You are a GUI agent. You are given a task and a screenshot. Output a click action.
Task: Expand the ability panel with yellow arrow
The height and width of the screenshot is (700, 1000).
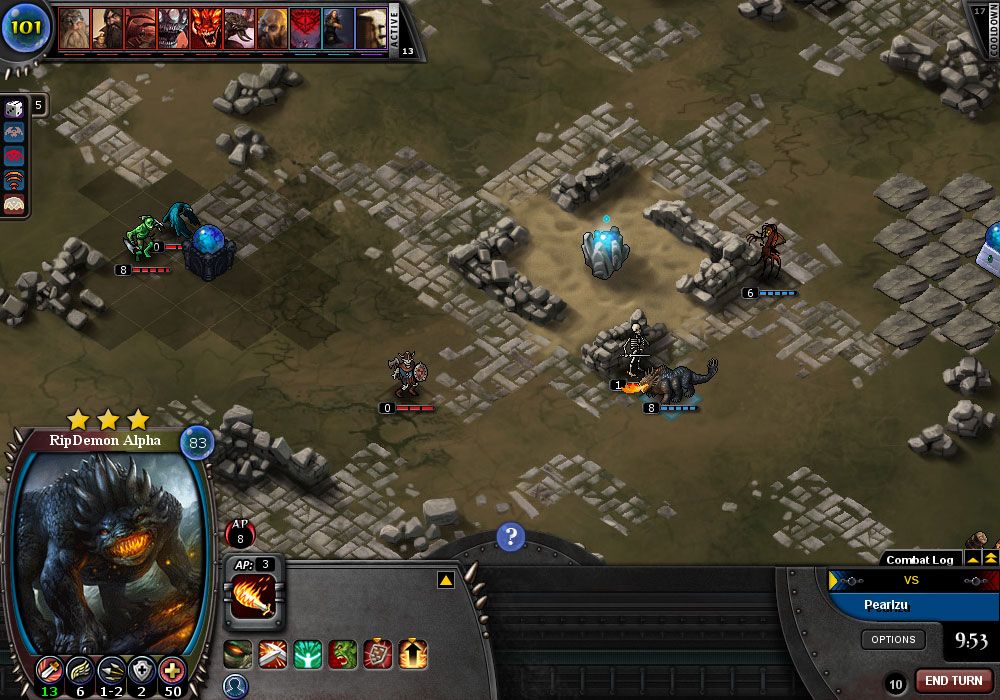point(446,580)
